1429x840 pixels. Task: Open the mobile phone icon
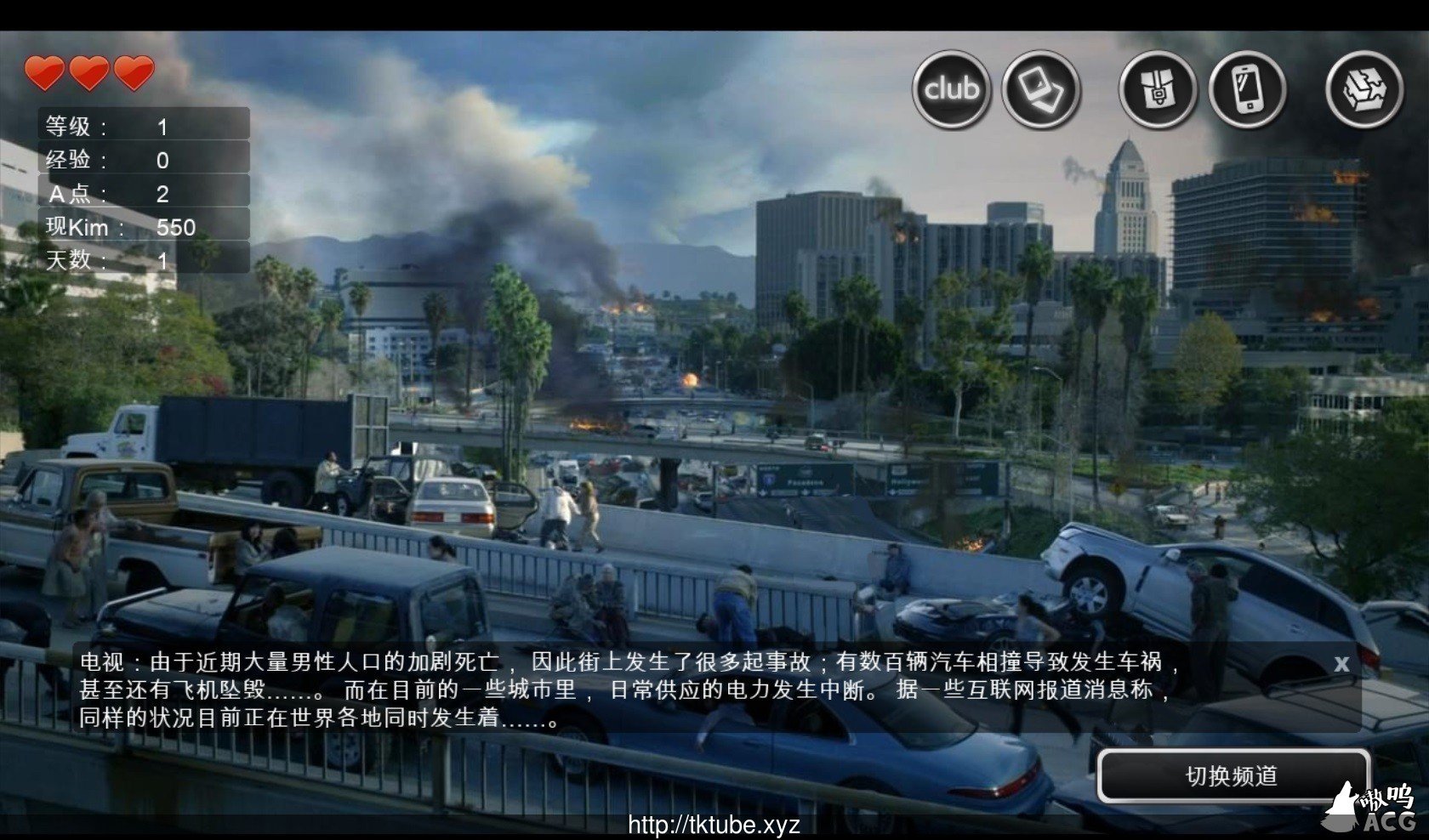pyautogui.click(x=1246, y=88)
